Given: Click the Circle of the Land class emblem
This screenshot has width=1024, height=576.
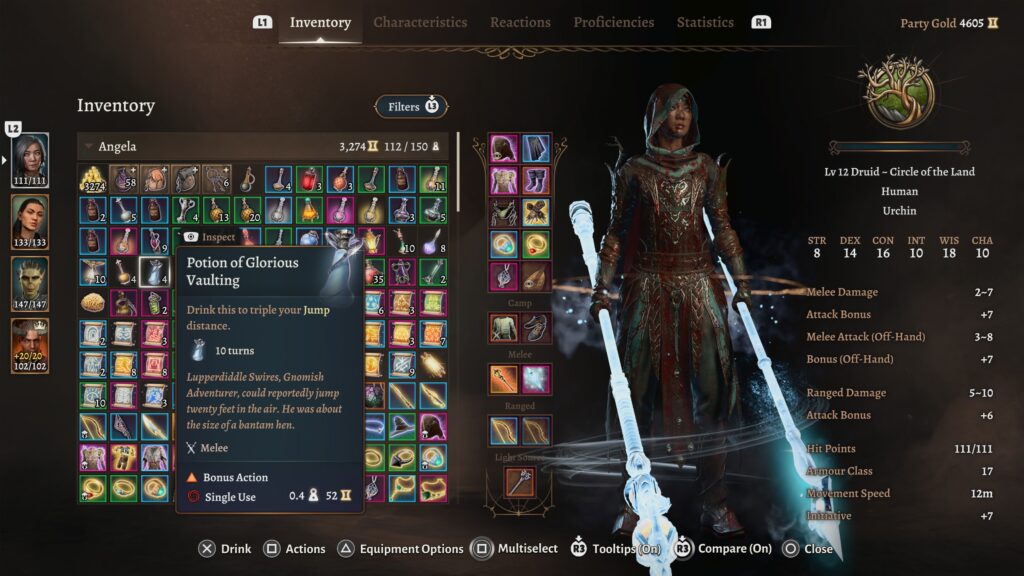Looking at the screenshot, I should click(896, 92).
